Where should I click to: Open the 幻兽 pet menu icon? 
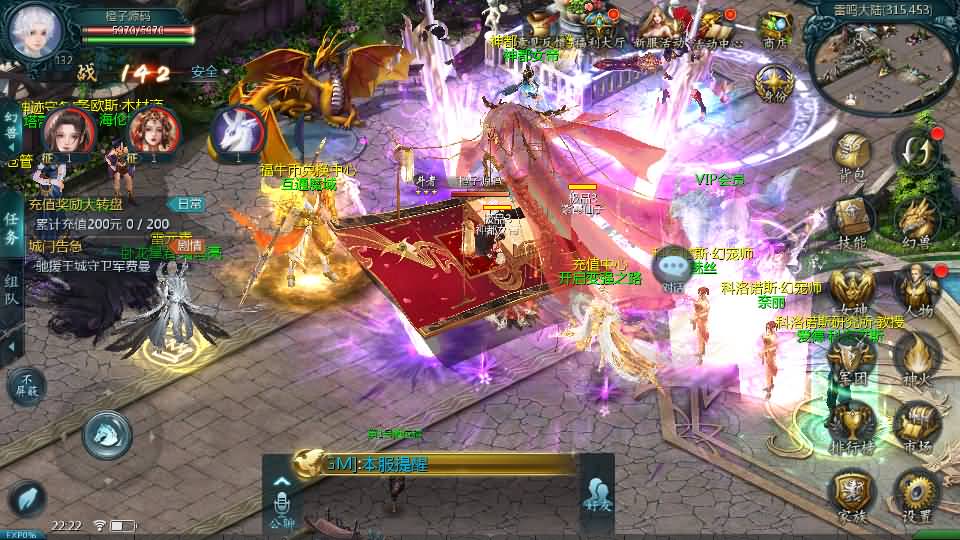click(x=915, y=218)
